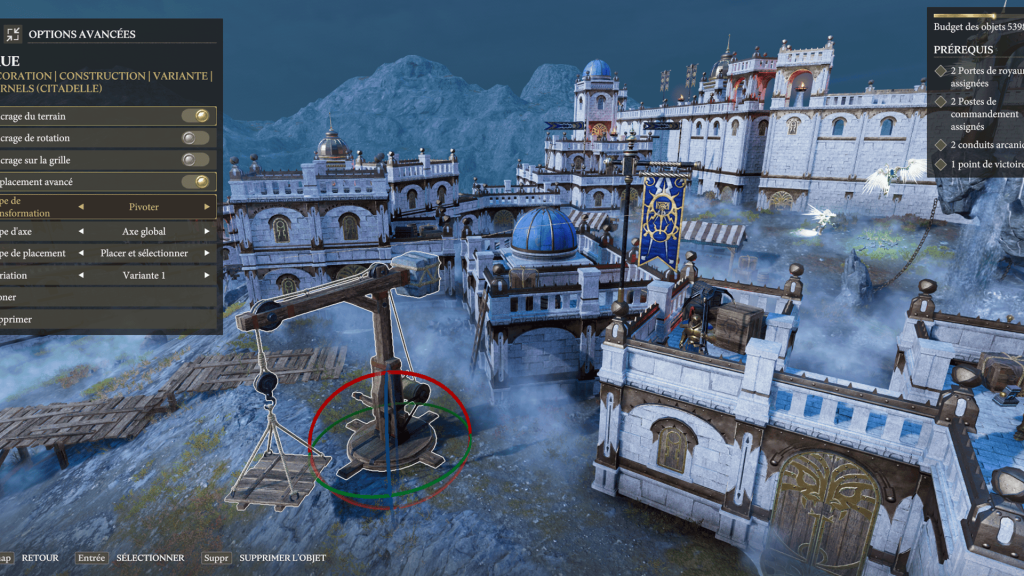The height and width of the screenshot is (576, 1024).
Task: Enable the 'Ancrage de rotation' toggle
Action: click(x=196, y=138)
